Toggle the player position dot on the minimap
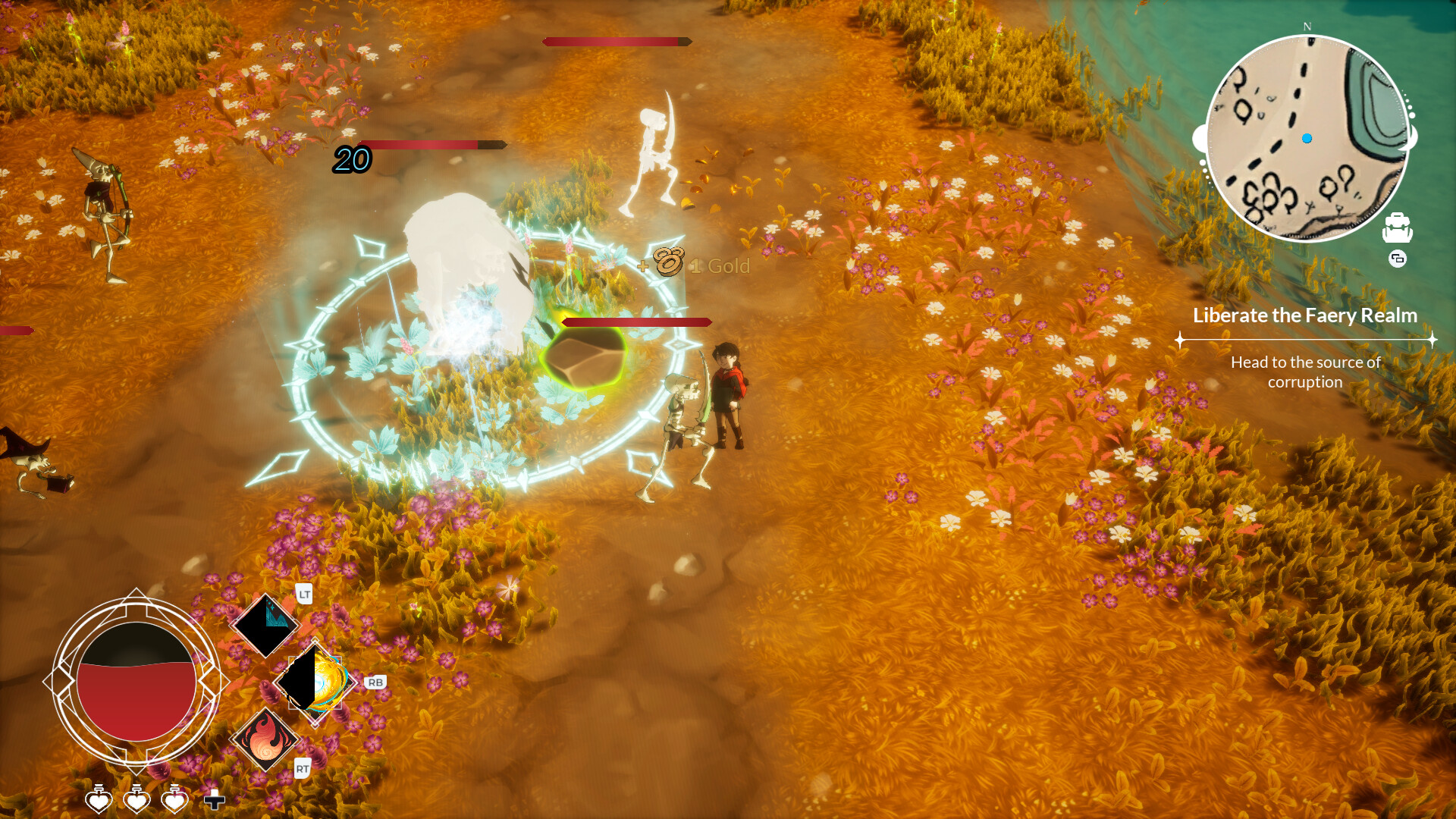The image size is (1456, 819). pyautogui.click(x=1306, y=138)
